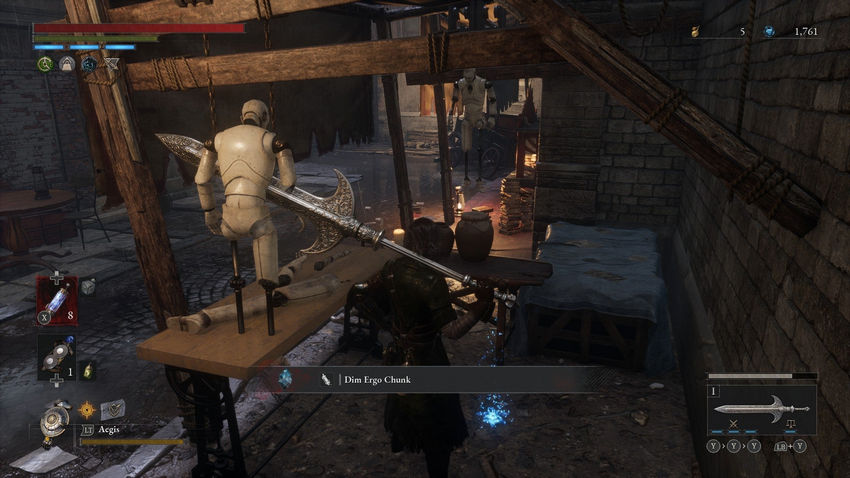850x478 pixels.
Task: Click the orange sun-shaped icon above Aegis
Action: point(87,409)
